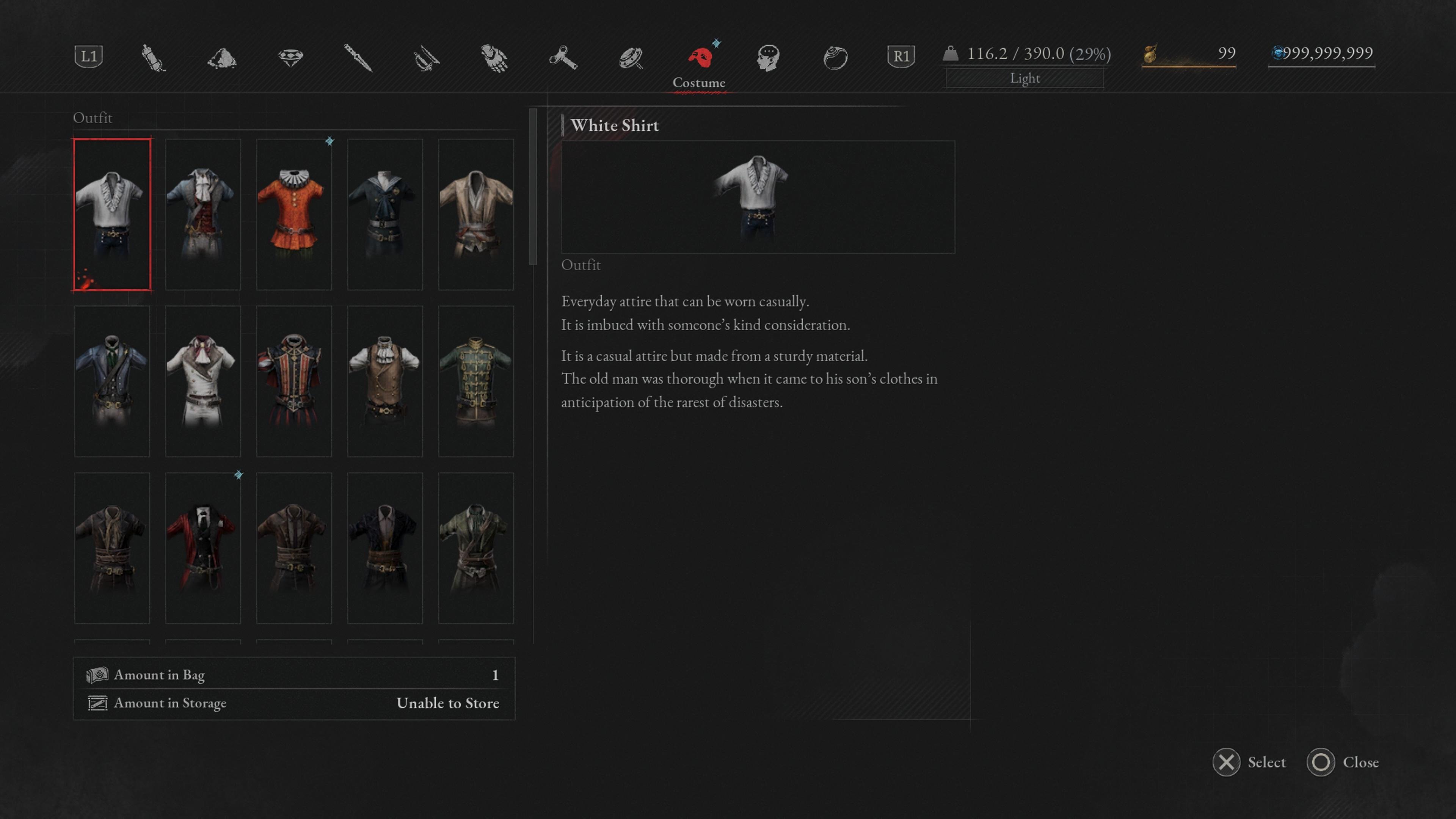Choose the orange tunic with ruffled collar
Screen dimensions: 1456x819
(293, 214)
